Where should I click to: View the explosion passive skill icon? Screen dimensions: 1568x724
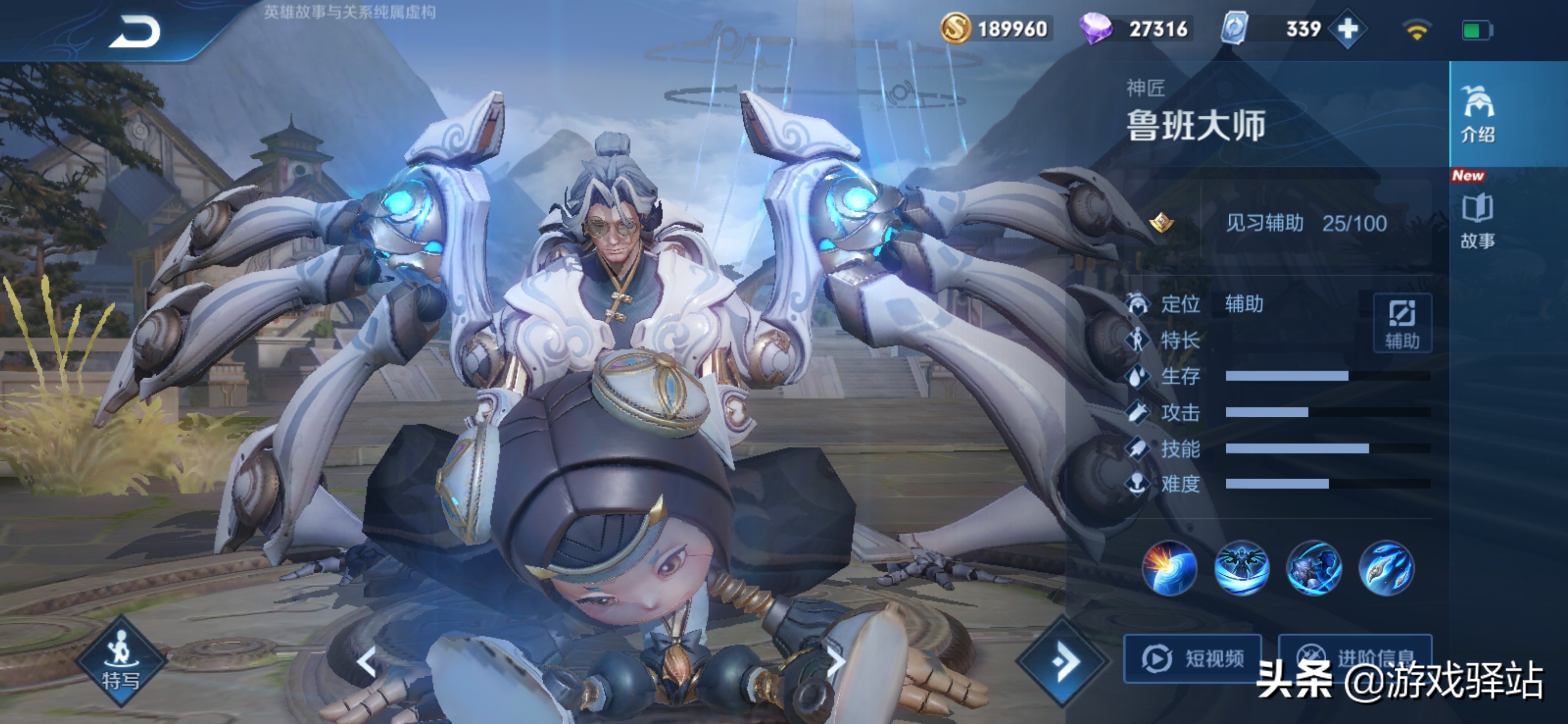(x=1168, y=568)
